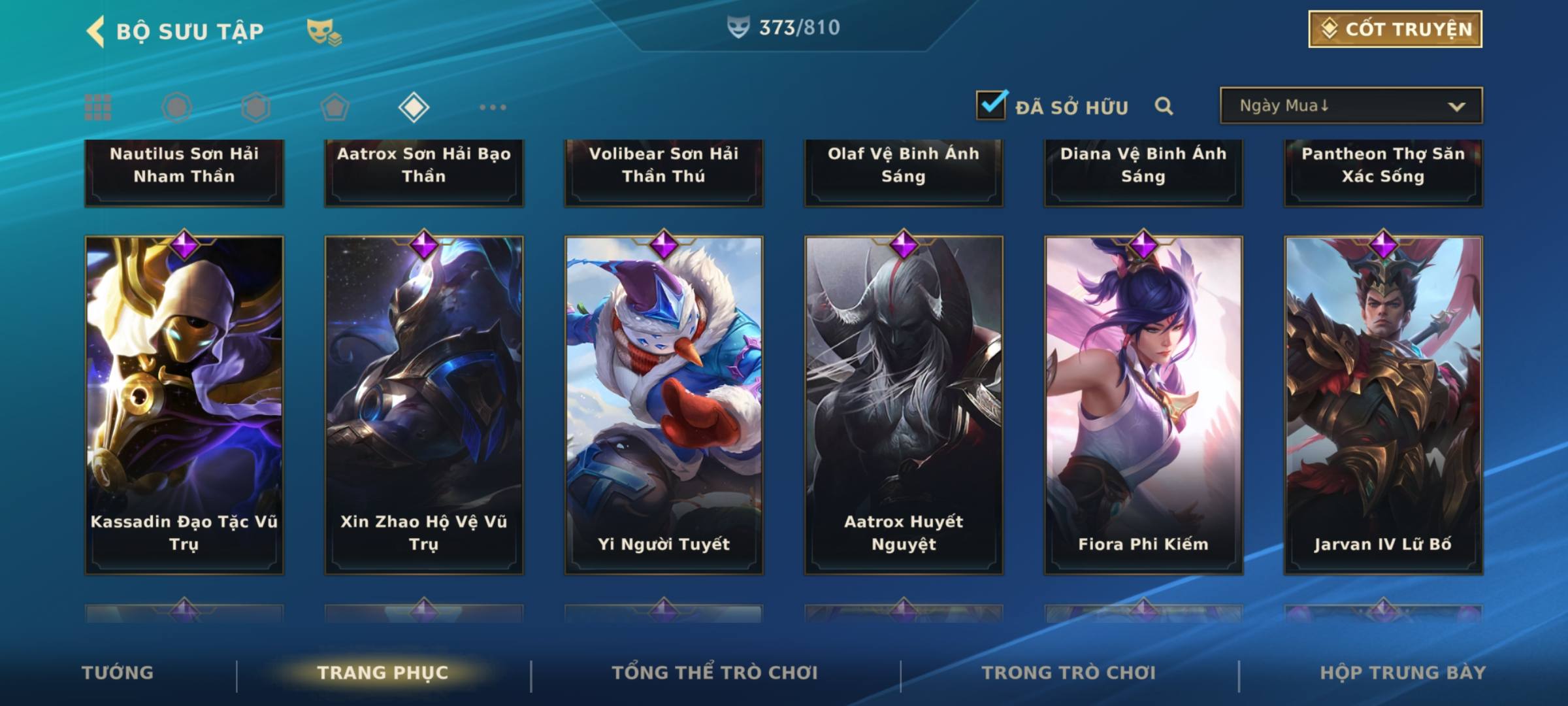Choose the diamond rarity filter

pos(414,107)
